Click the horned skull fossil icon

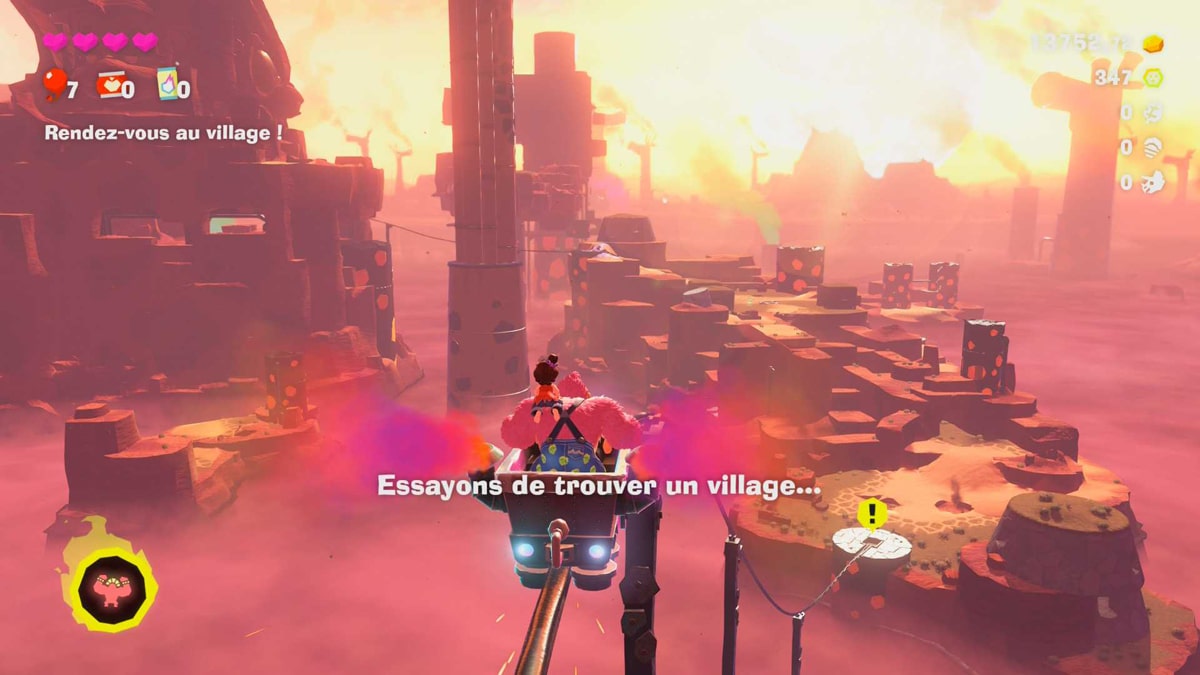pyautogui.click(x=1153, y=182)
